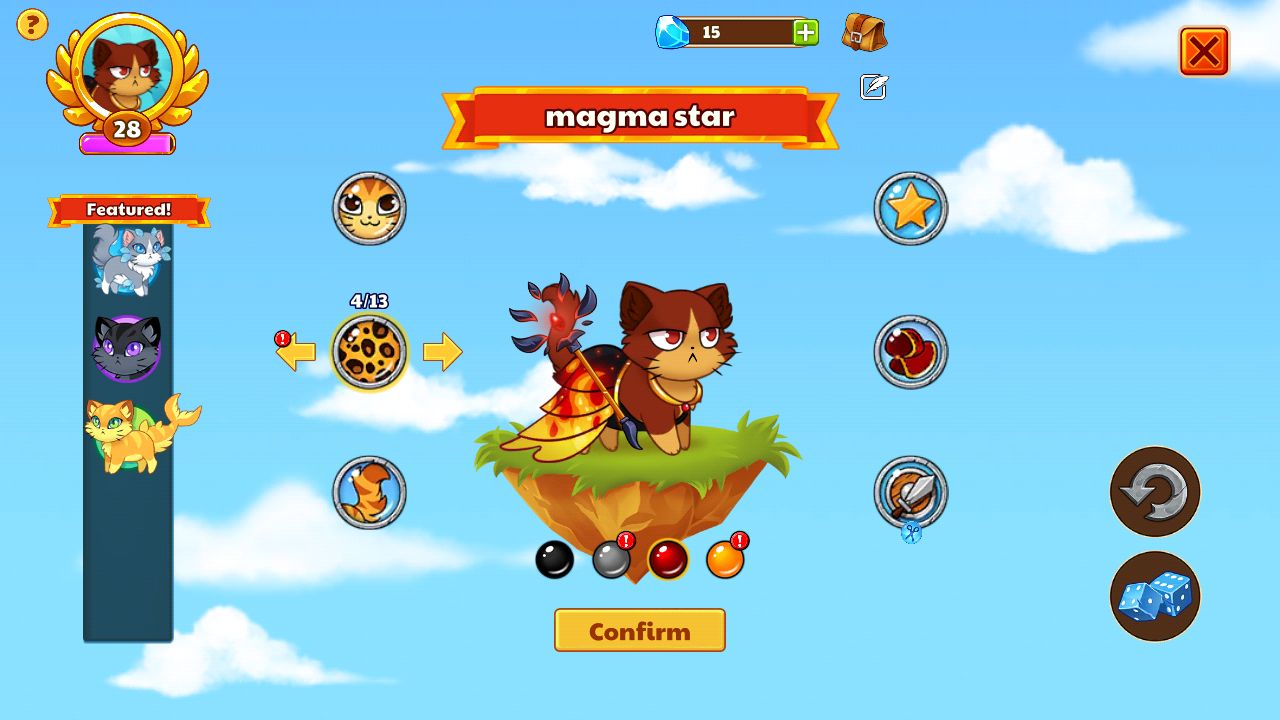The width and height of the screenshot is (1280, 720).
Task: Open the backpack inventory
Action: coord(866,32)
